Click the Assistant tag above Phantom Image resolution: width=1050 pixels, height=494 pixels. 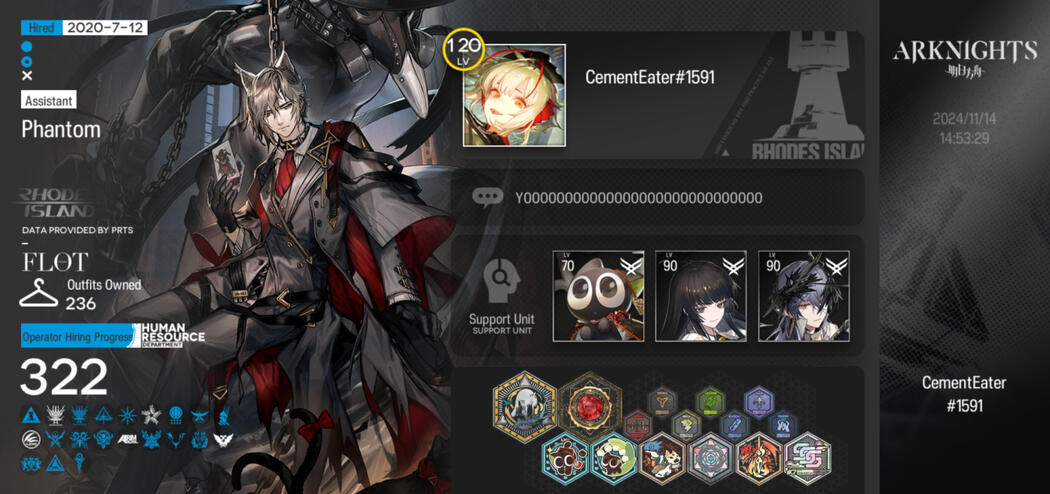tap(48, 100)
